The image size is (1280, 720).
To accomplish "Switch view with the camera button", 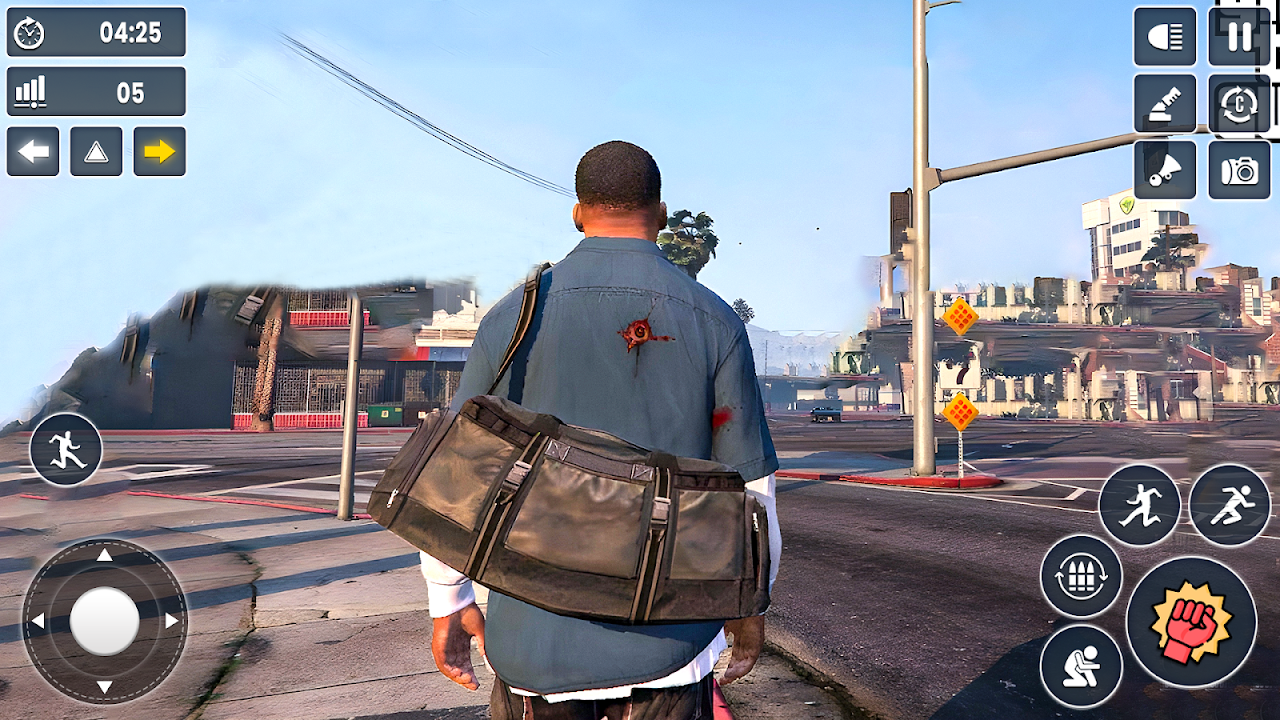I will click(x=1239, y=170).
